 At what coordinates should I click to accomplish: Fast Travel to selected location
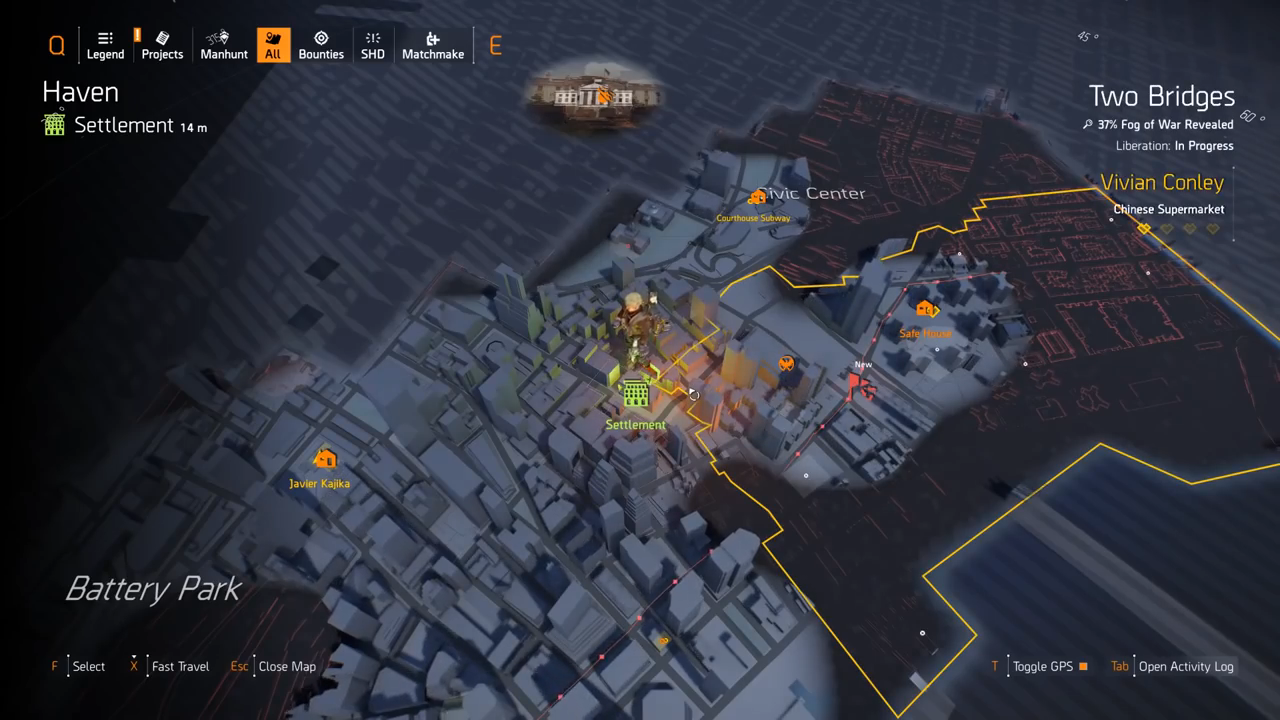pyautogui.click(x=180, y=666)
